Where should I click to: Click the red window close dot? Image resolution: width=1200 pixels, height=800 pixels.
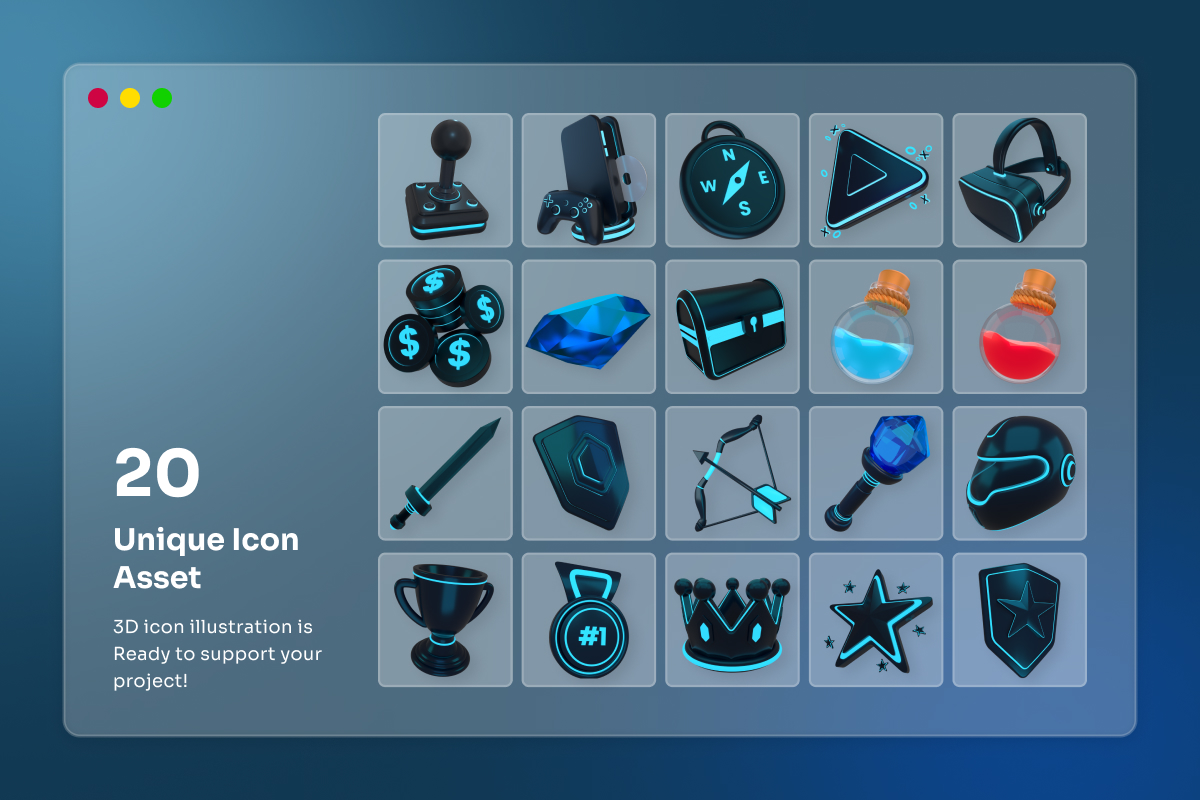pos(98,98)
